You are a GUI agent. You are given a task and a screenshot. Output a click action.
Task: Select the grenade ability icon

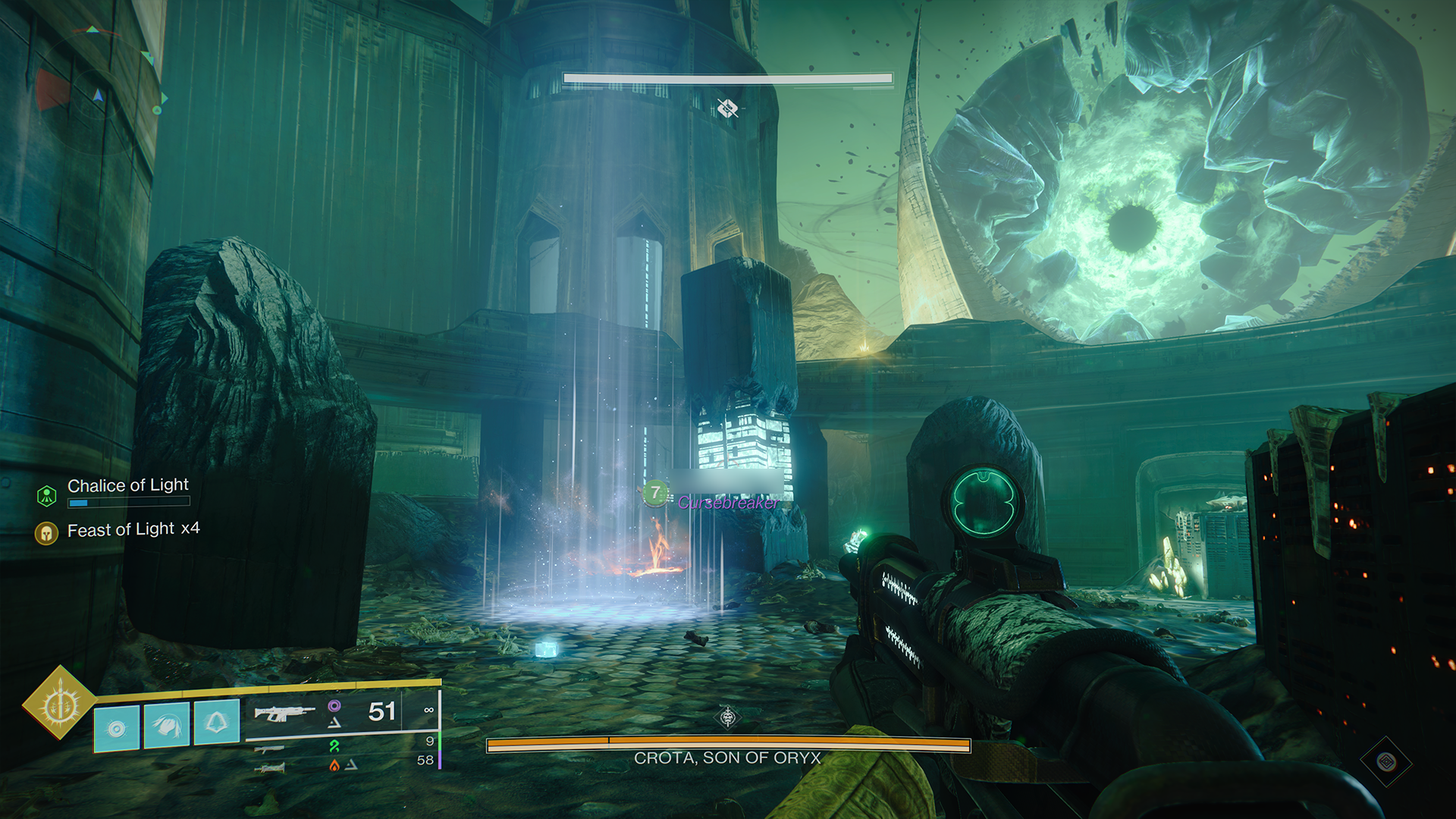pyautogui.click(x=118, y=728)
